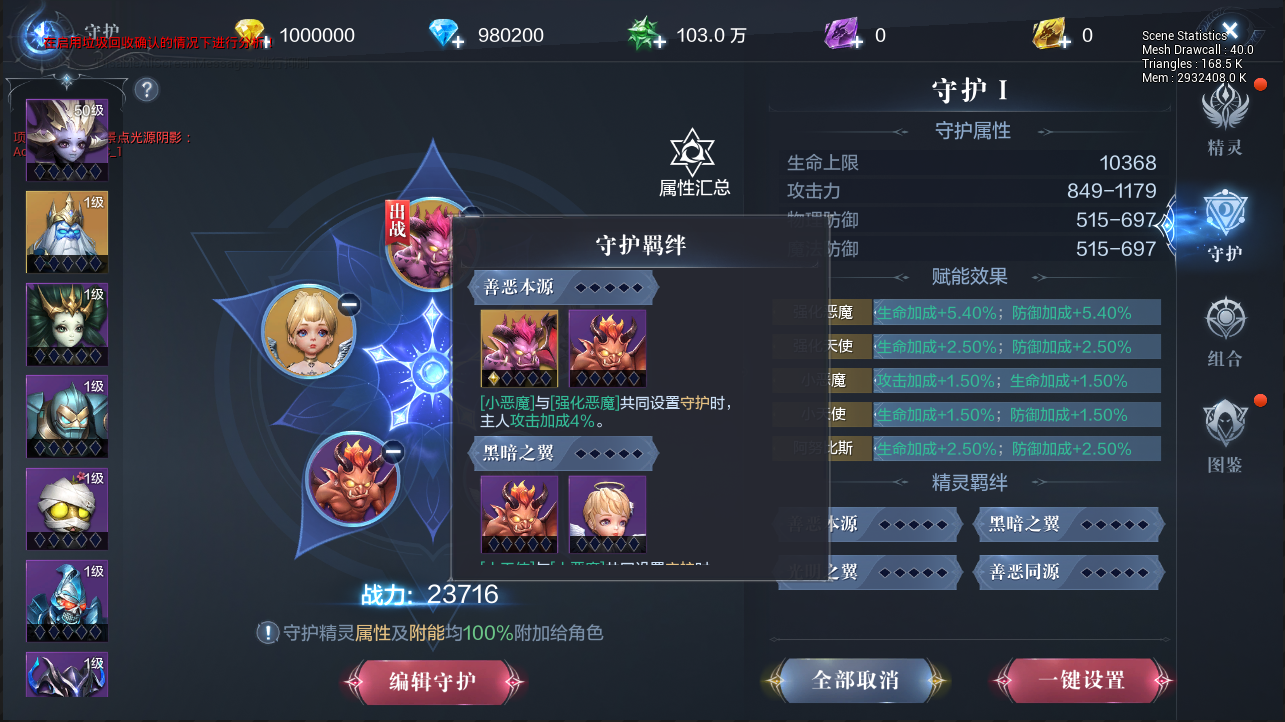Expand the 善恶同源 bond on the right panel
The height and width of the screenshot is (722, 1285).
pyautogui.click(x=1069, y=572)
